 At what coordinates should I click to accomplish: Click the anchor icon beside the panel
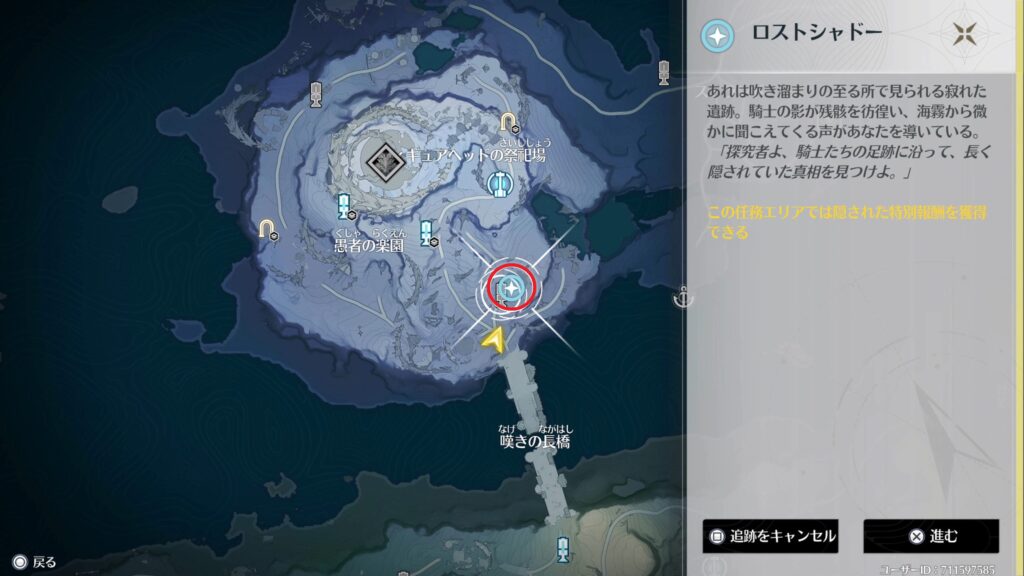click(x=683, y=297)
